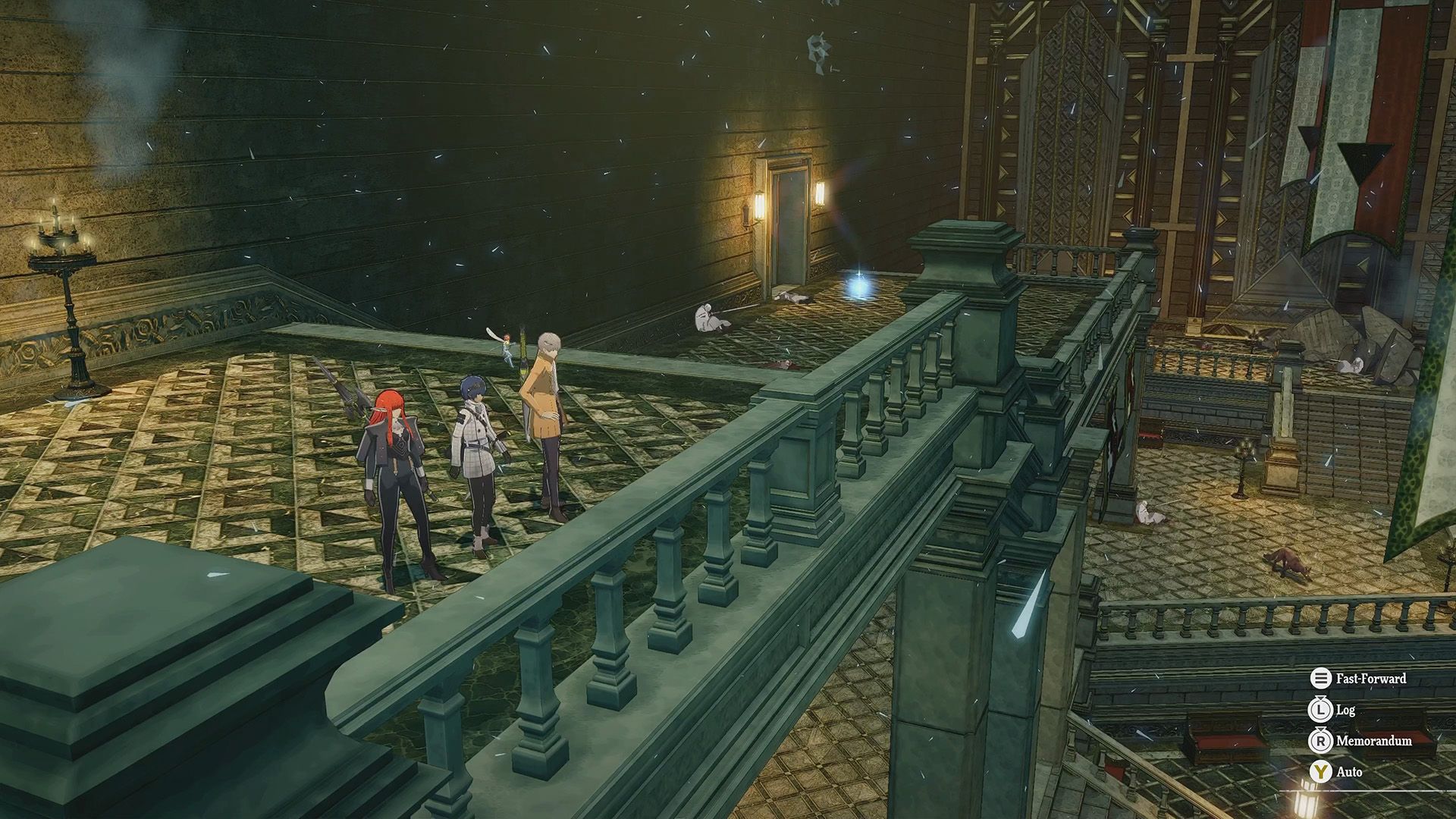Viewport: 1456px width, 819px height.
Task: Toggle Auto dialogue advance
Action: coord(1337,772)
